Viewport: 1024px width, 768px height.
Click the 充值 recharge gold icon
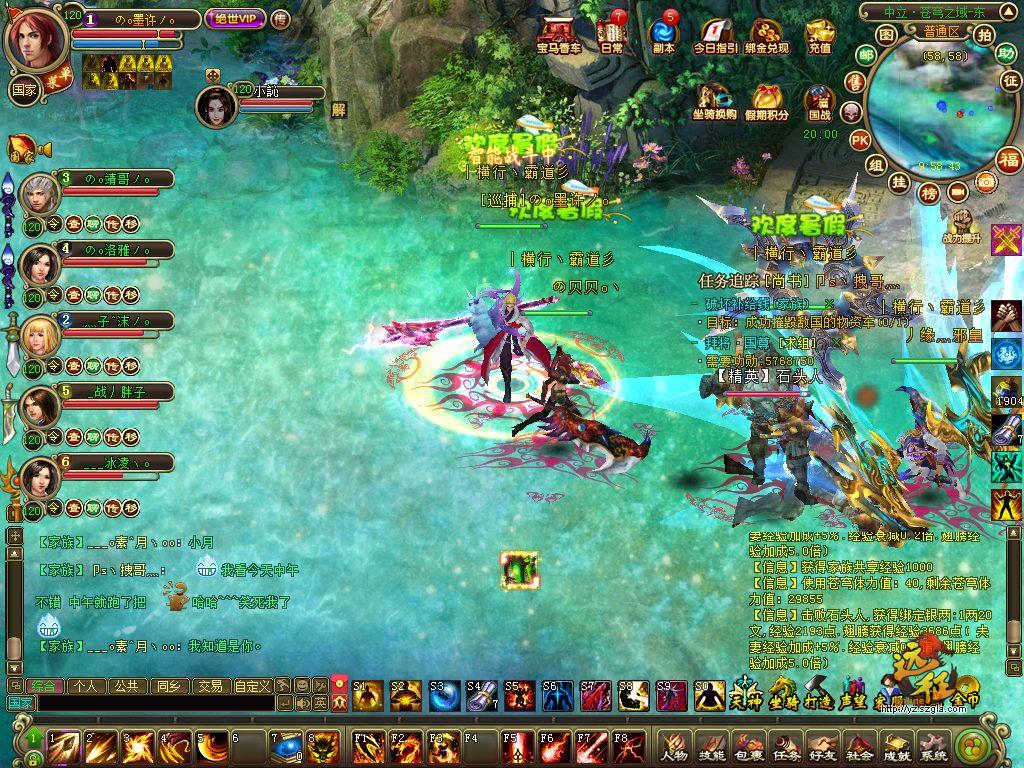(x=820, y=35)
